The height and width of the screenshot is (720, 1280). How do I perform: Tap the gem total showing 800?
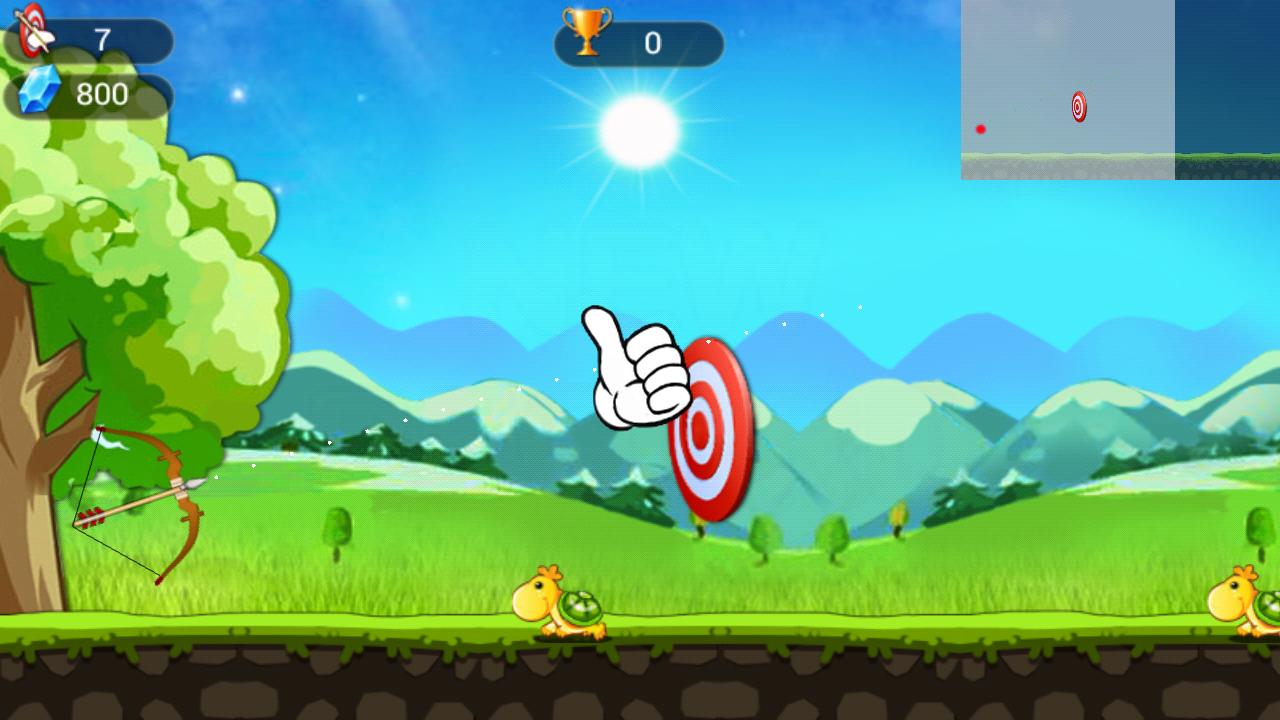(x=100, y=95)
